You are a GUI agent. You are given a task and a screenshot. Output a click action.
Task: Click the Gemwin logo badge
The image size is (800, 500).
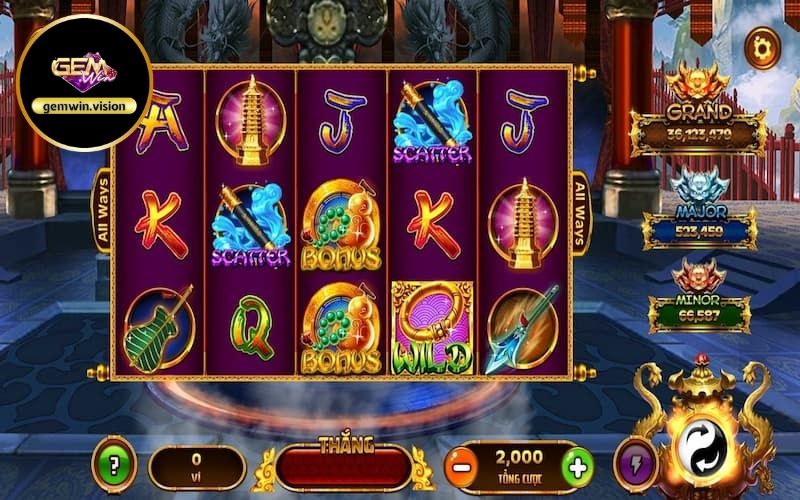tap(84, 82)
